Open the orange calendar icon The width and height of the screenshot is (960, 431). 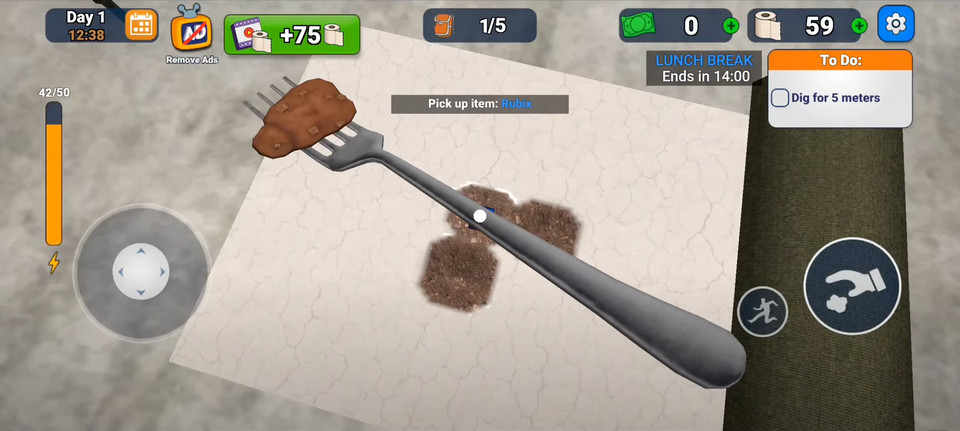coord(141,25)
